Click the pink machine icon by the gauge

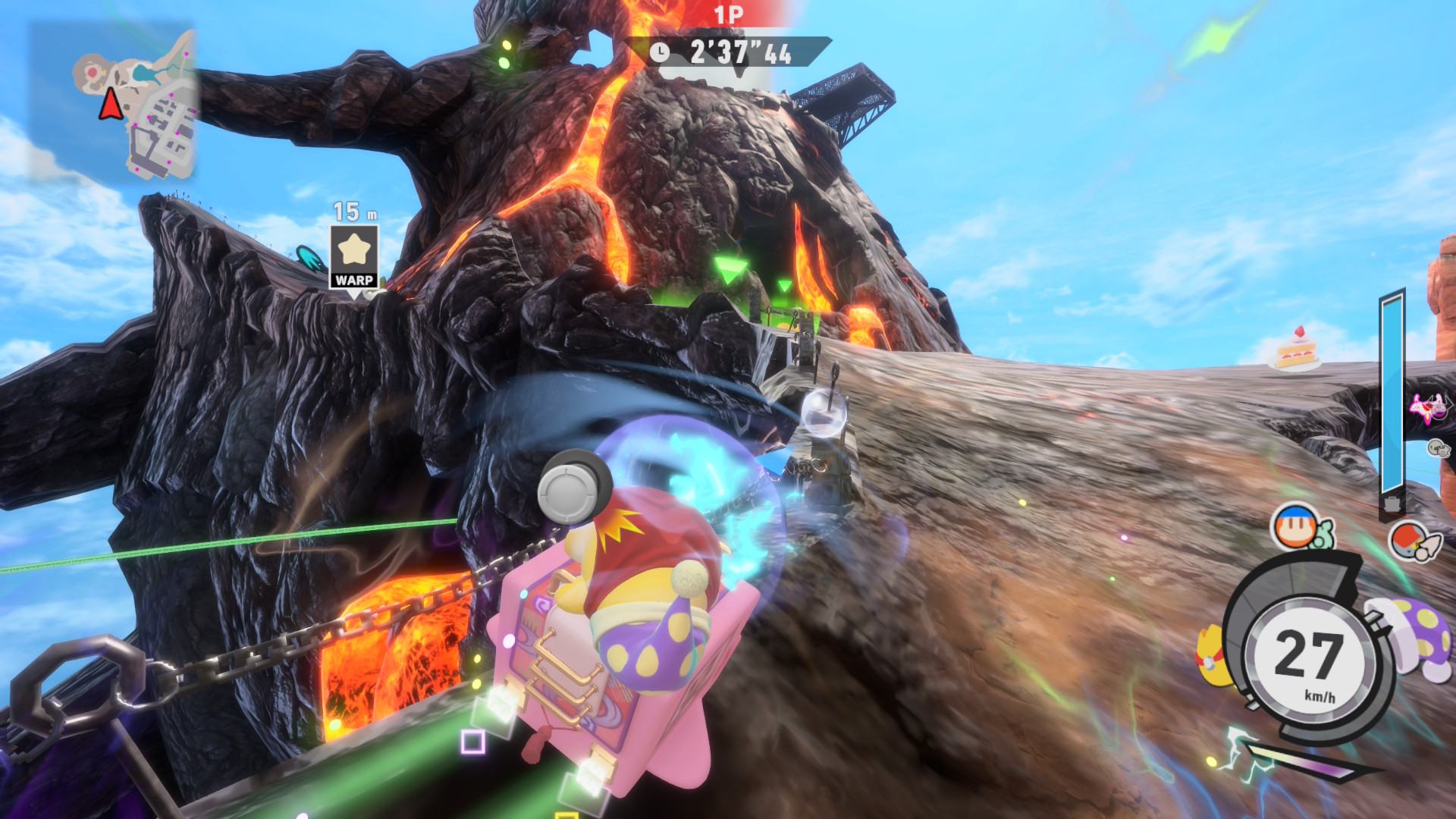click(1427, 408)
